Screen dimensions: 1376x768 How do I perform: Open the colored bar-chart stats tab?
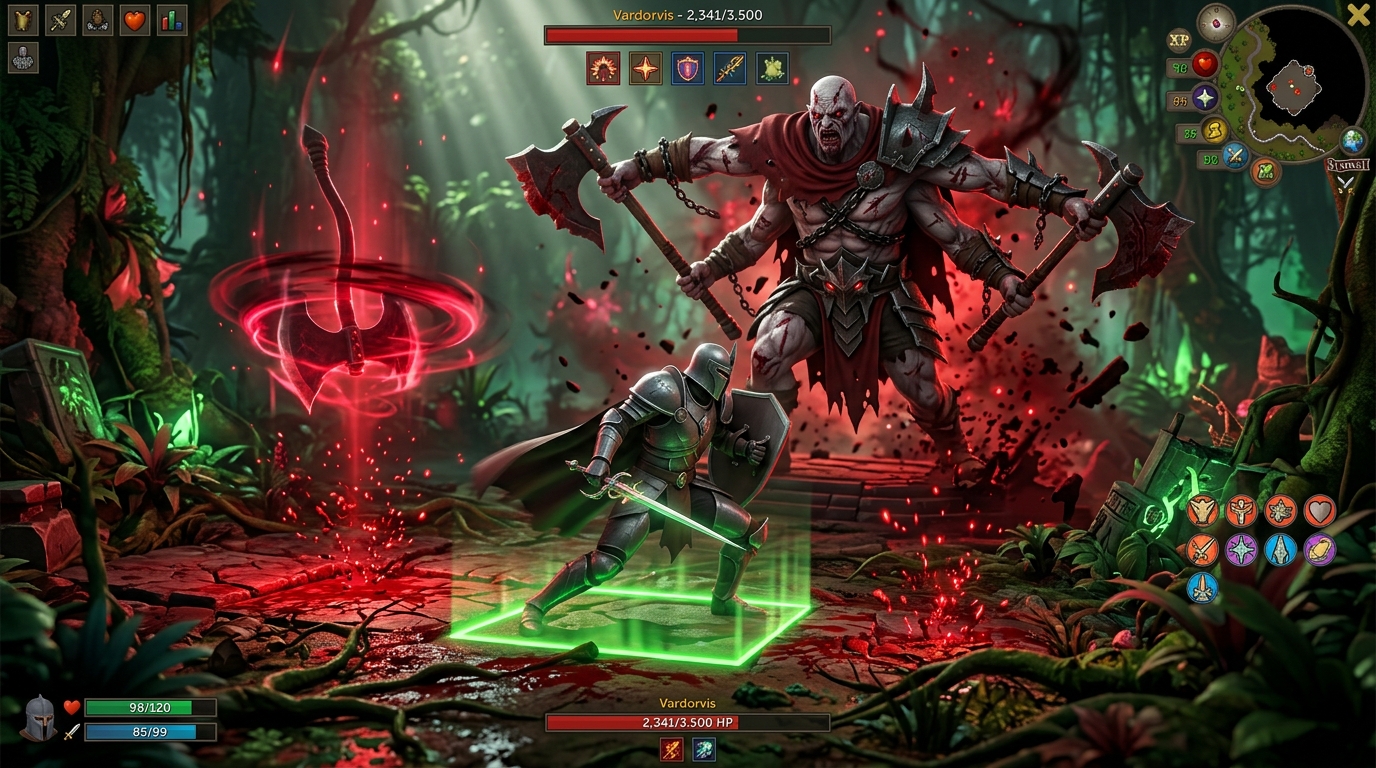click(172, 19)
